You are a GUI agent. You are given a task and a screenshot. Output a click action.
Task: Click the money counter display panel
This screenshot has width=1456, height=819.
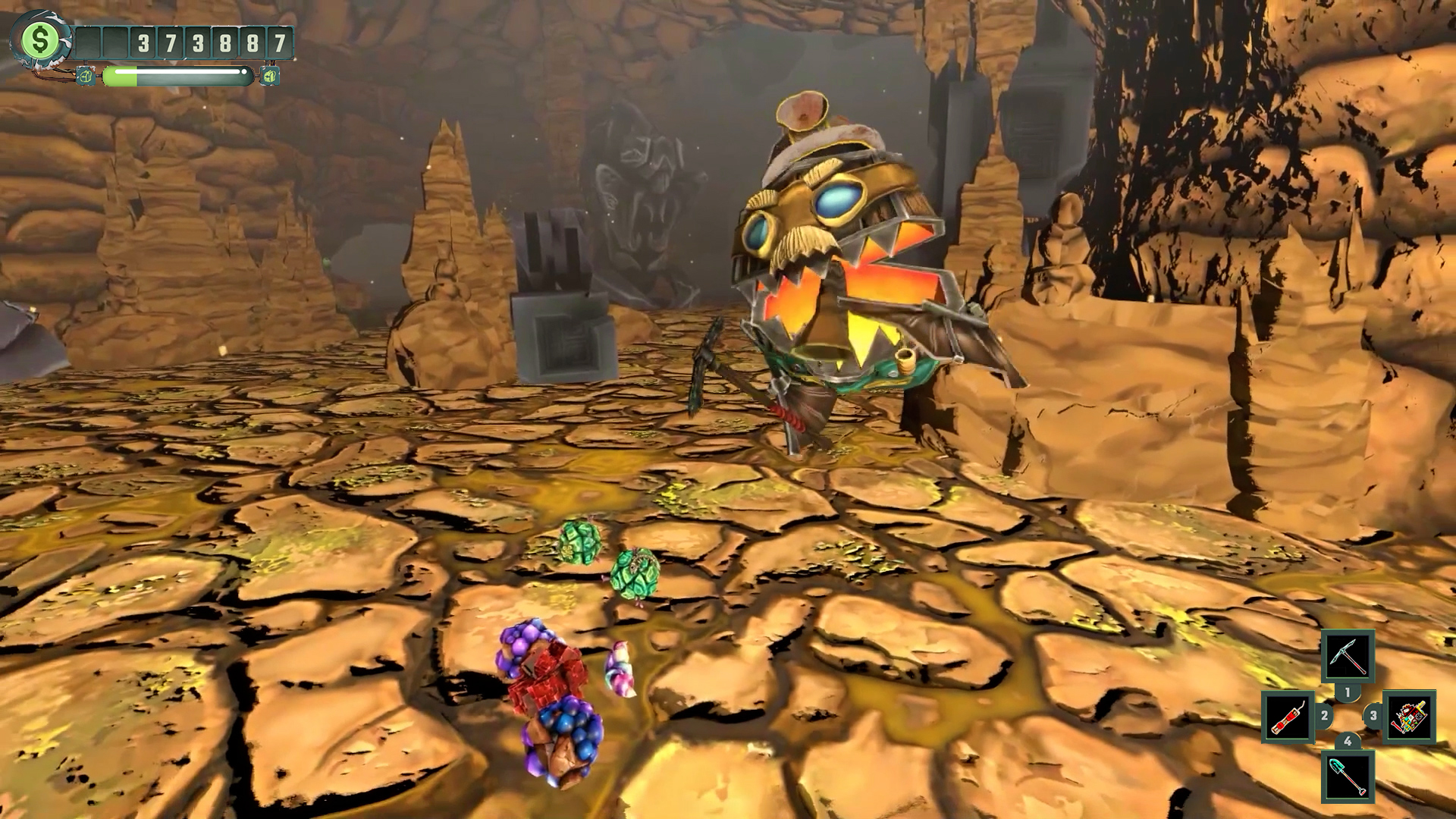coord(182,43)
